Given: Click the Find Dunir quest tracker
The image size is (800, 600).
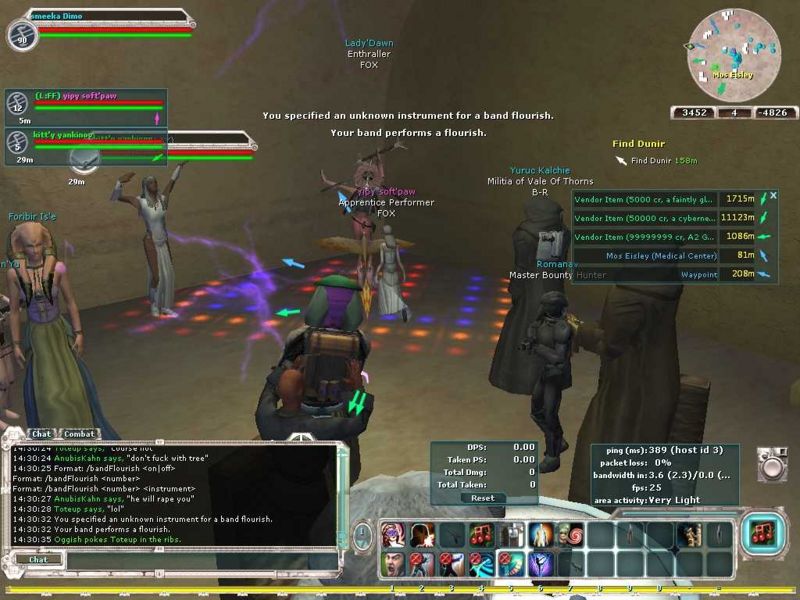Looking at the screenshot, I should click(x=640, y=144).
